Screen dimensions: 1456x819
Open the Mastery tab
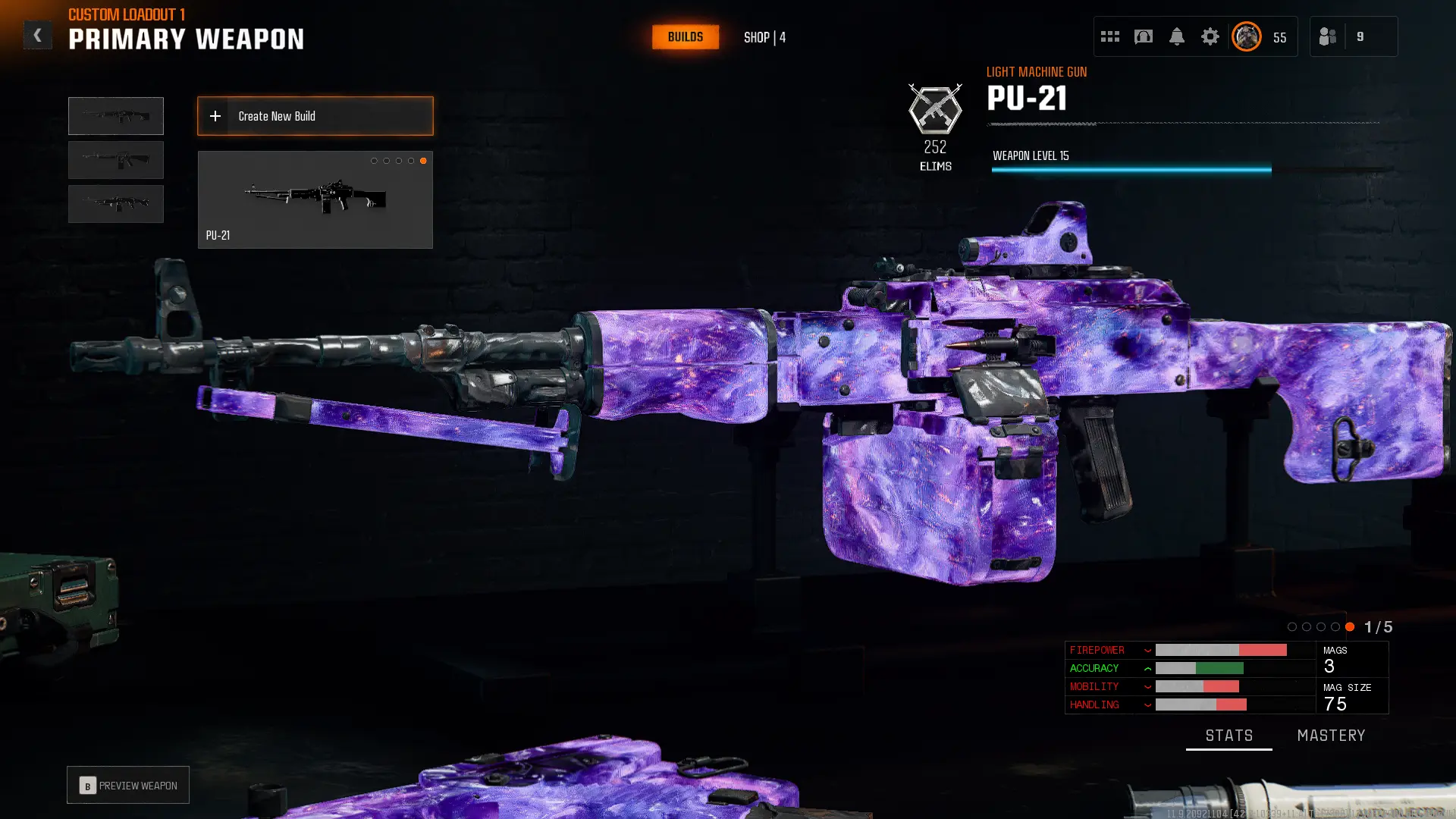click(x=1331, y=735)
